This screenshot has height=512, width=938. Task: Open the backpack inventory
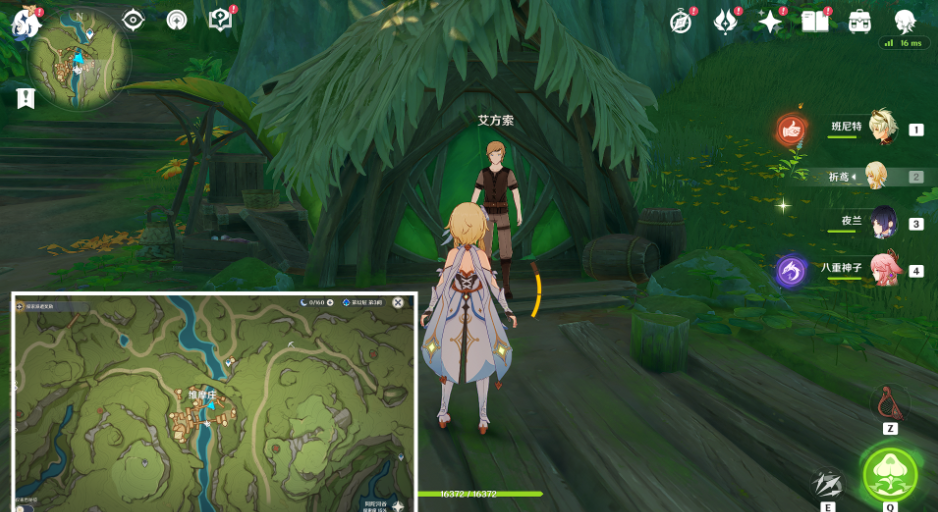(859, 21)
